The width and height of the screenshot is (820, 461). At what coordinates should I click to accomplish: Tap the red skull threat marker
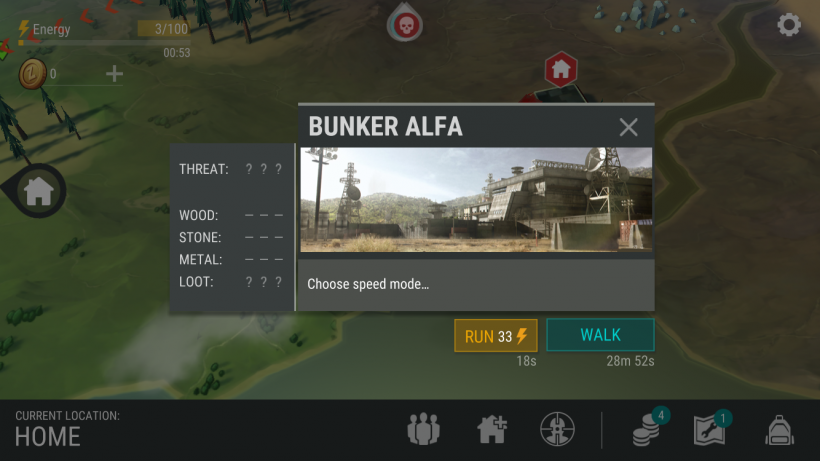[404, 23]
